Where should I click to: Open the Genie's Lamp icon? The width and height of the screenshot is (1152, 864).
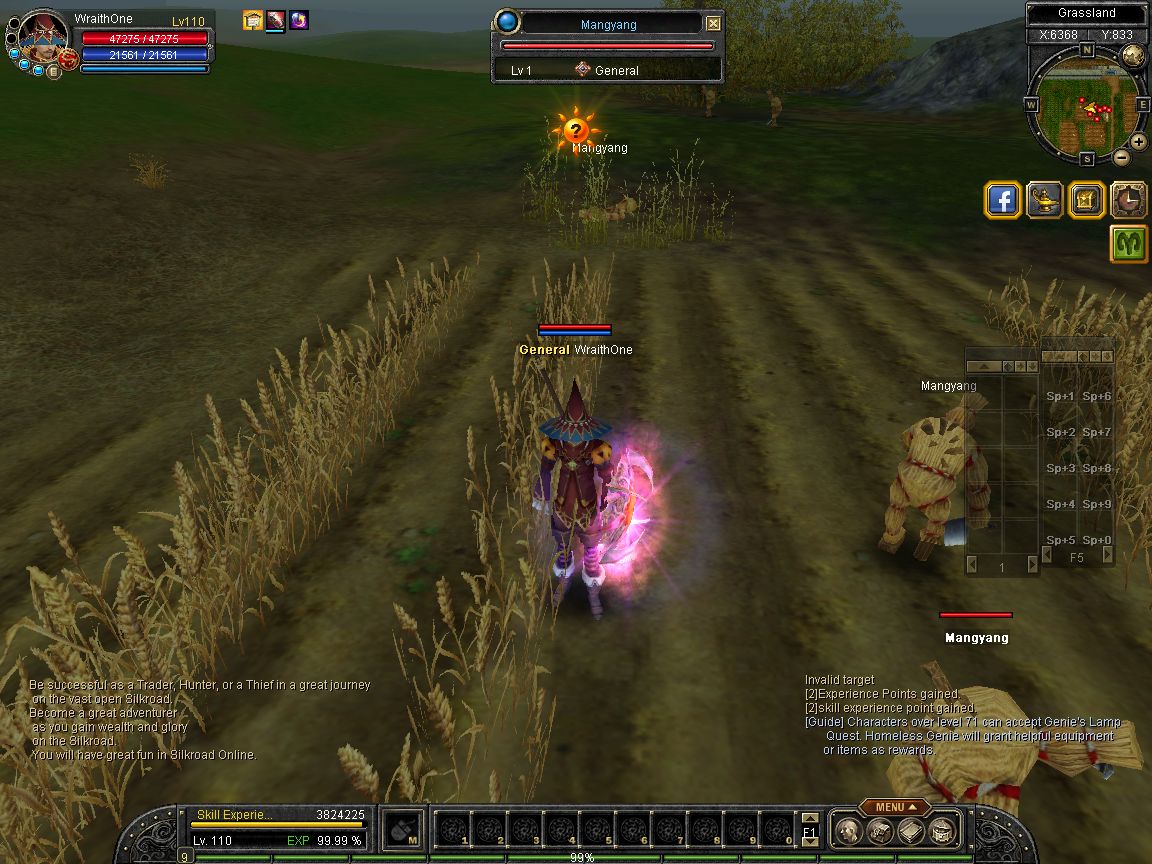[1044, 200]
